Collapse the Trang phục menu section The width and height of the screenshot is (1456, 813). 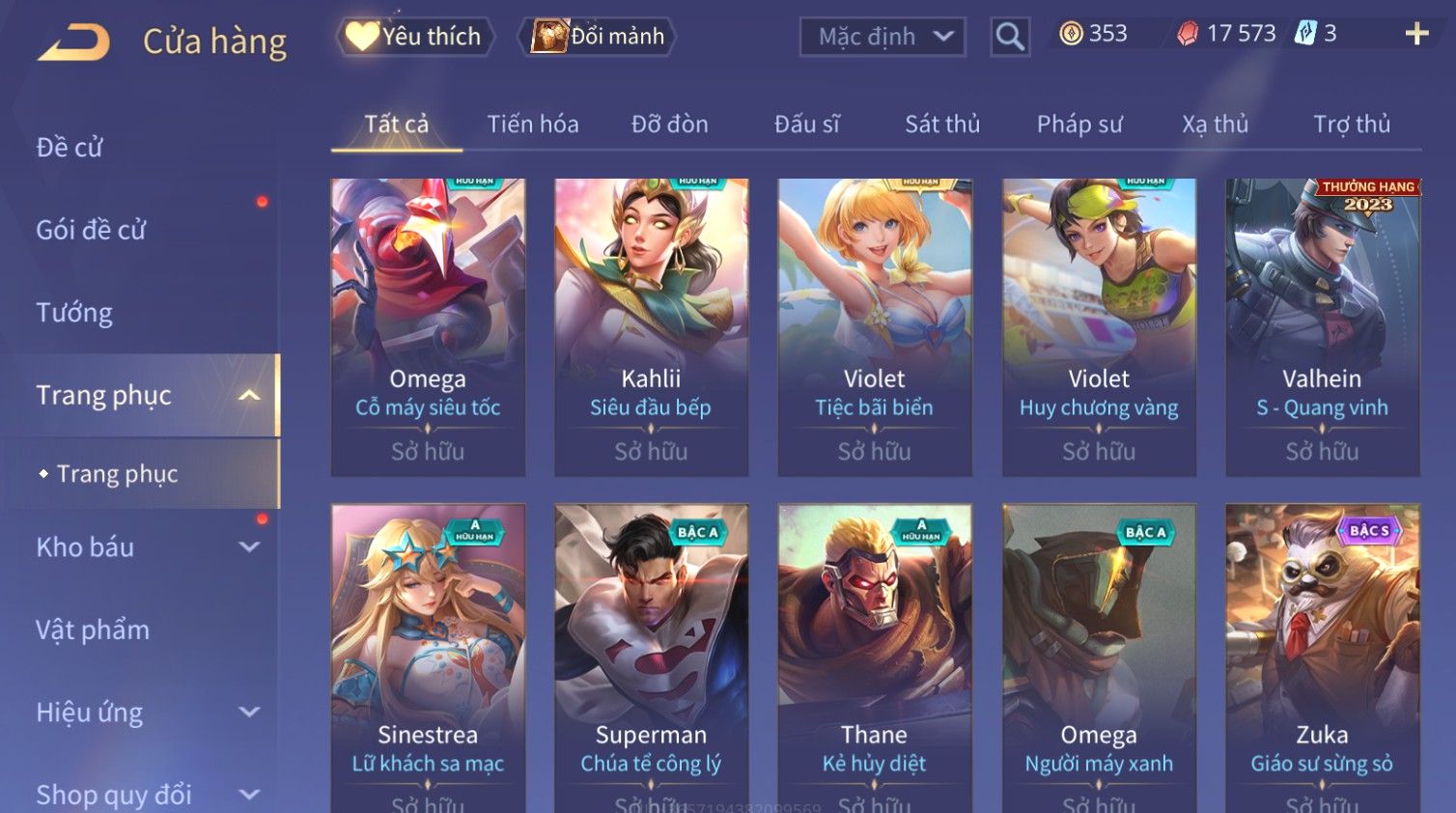(x=249, y=396)
